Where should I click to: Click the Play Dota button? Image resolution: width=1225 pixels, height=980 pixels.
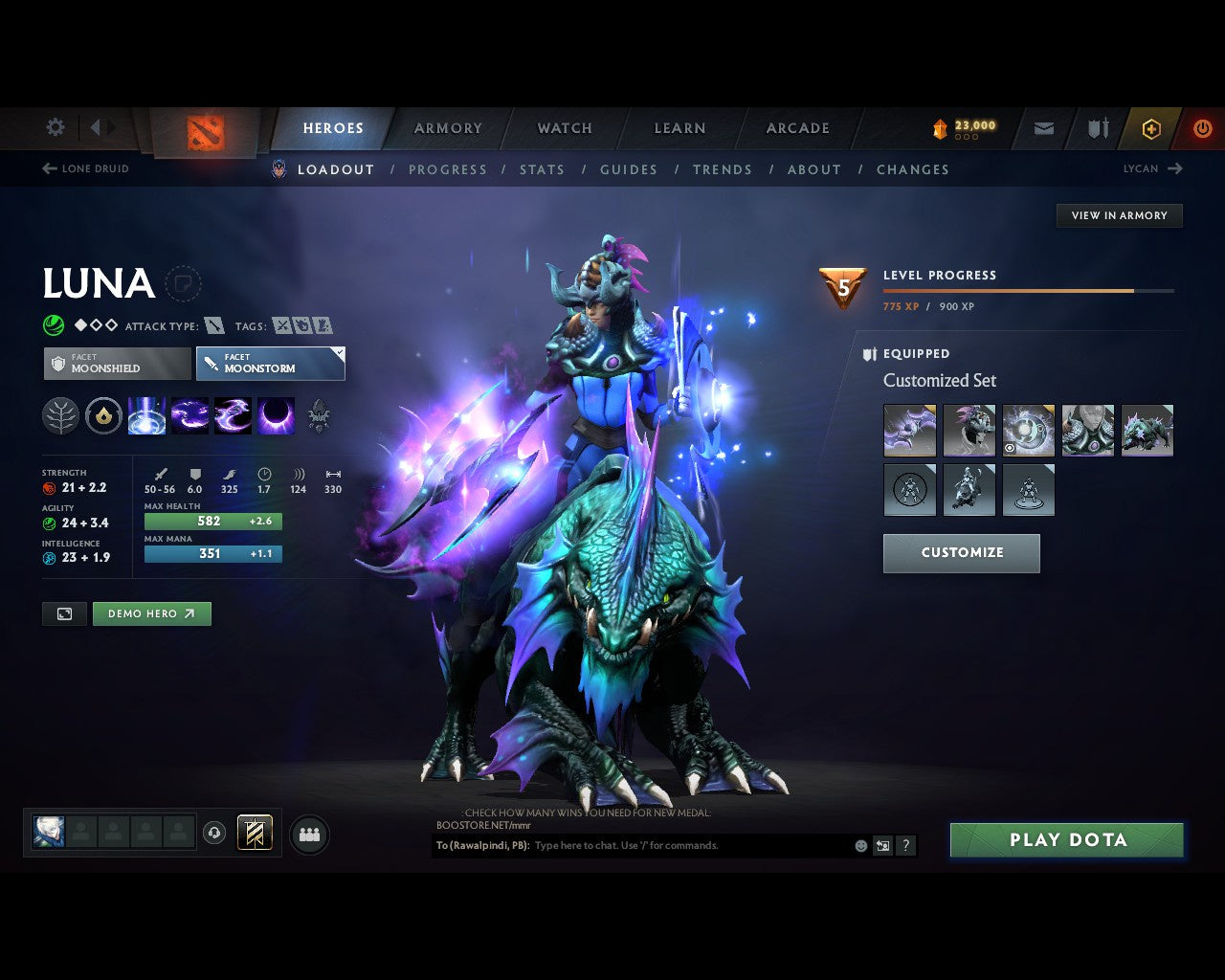click(1067, 840)
